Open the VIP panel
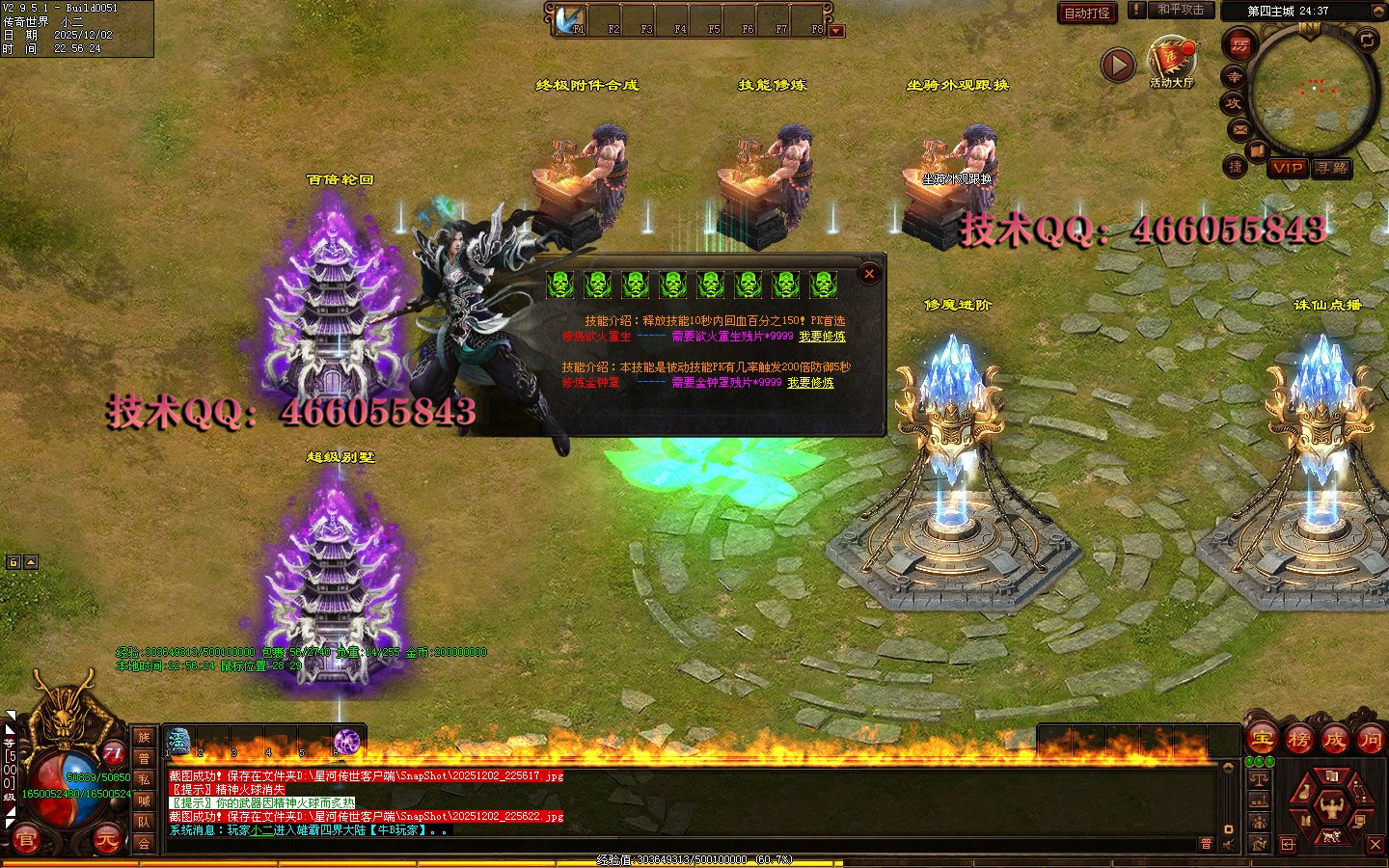The image size is (1389, 868). [1288, 168]
